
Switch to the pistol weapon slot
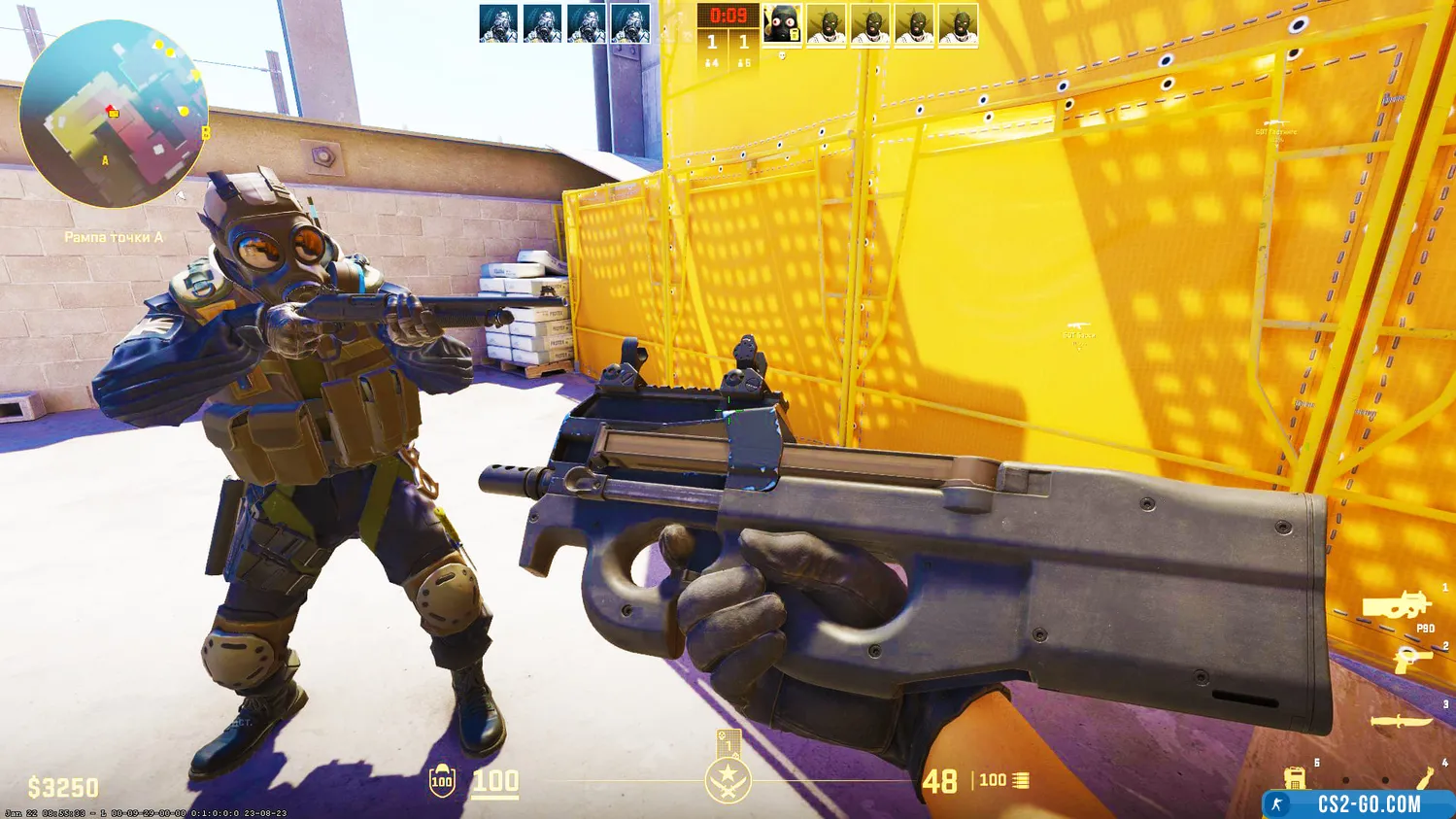1411,660
